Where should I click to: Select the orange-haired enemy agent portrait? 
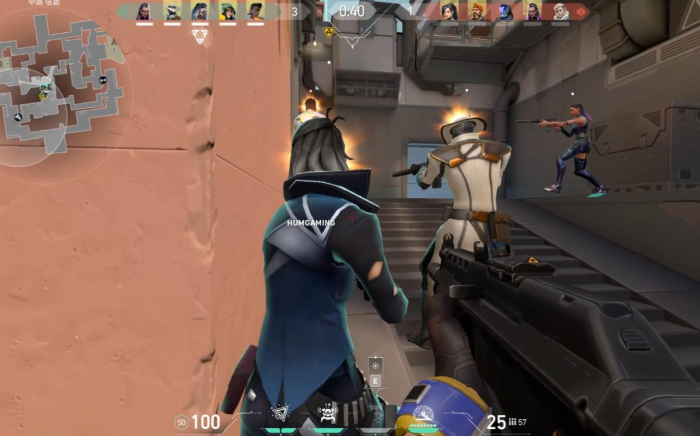click(x=477, y=12)
